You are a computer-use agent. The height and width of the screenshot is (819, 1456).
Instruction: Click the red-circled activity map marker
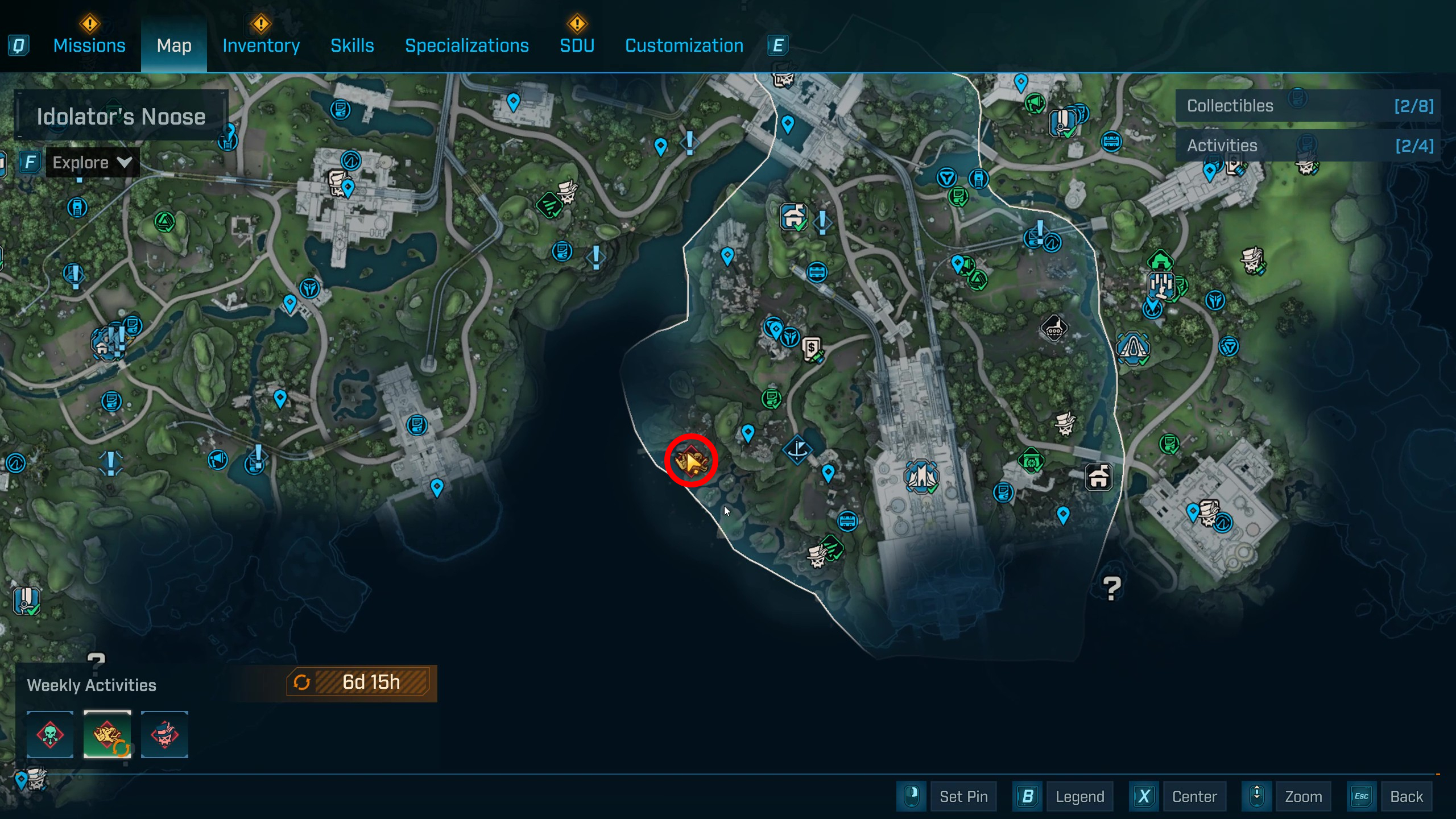[x=691, y=460]
